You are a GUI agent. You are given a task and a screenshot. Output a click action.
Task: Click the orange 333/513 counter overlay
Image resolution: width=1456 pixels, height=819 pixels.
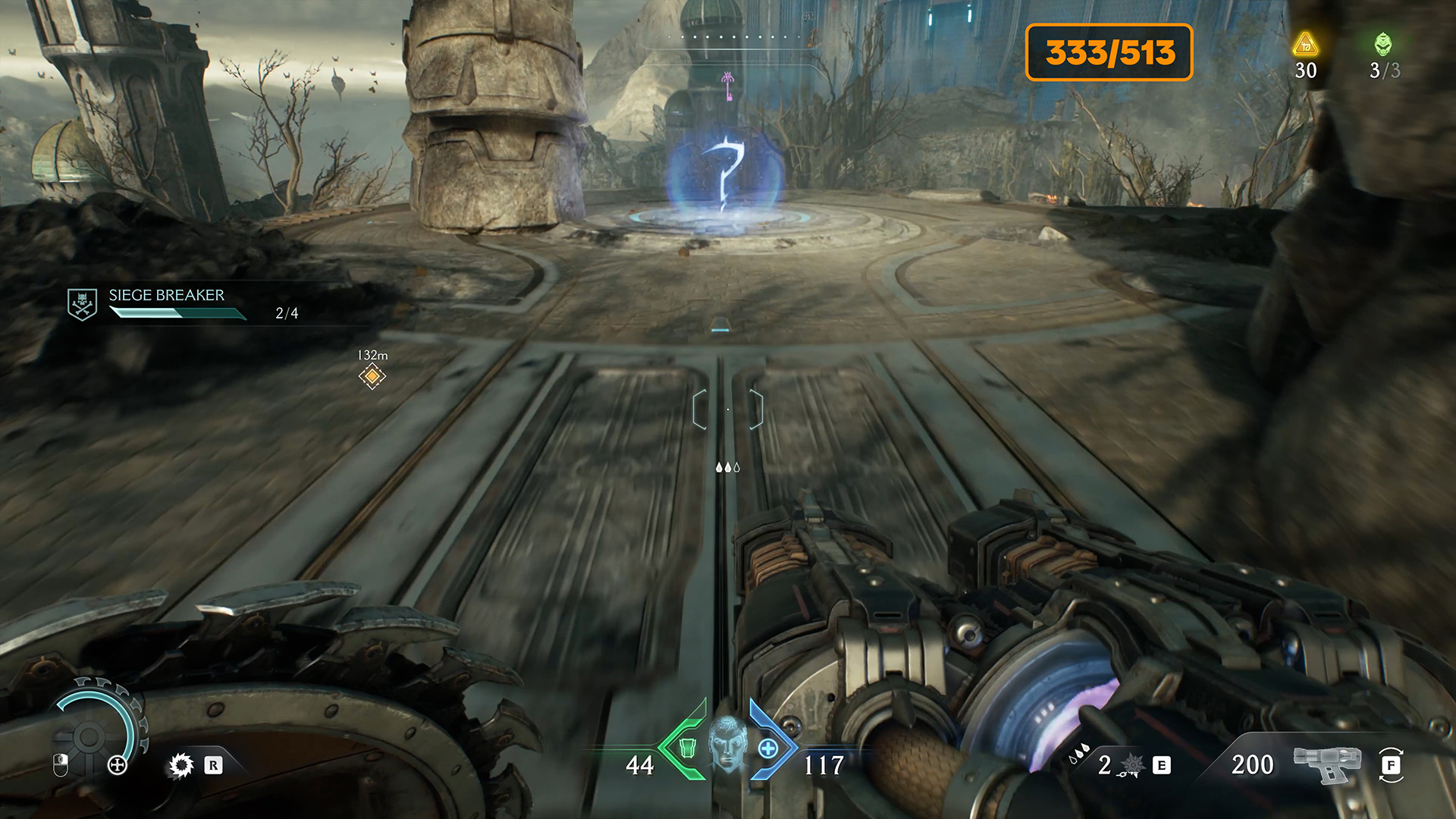pos(1109,52)
